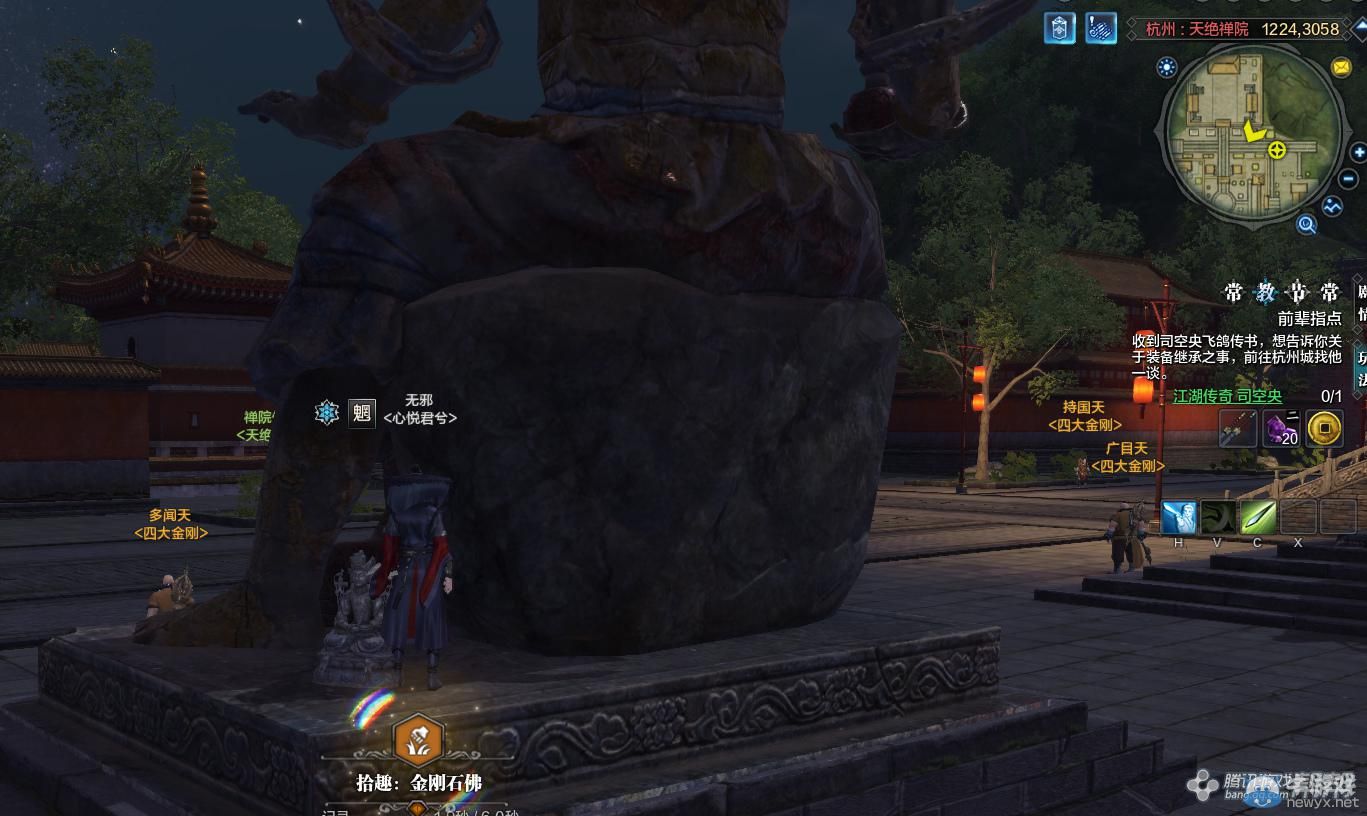Click the blue sun icon beside minimap
The width and height of the screenshot is (1367, 816).
pos(1166,67)
